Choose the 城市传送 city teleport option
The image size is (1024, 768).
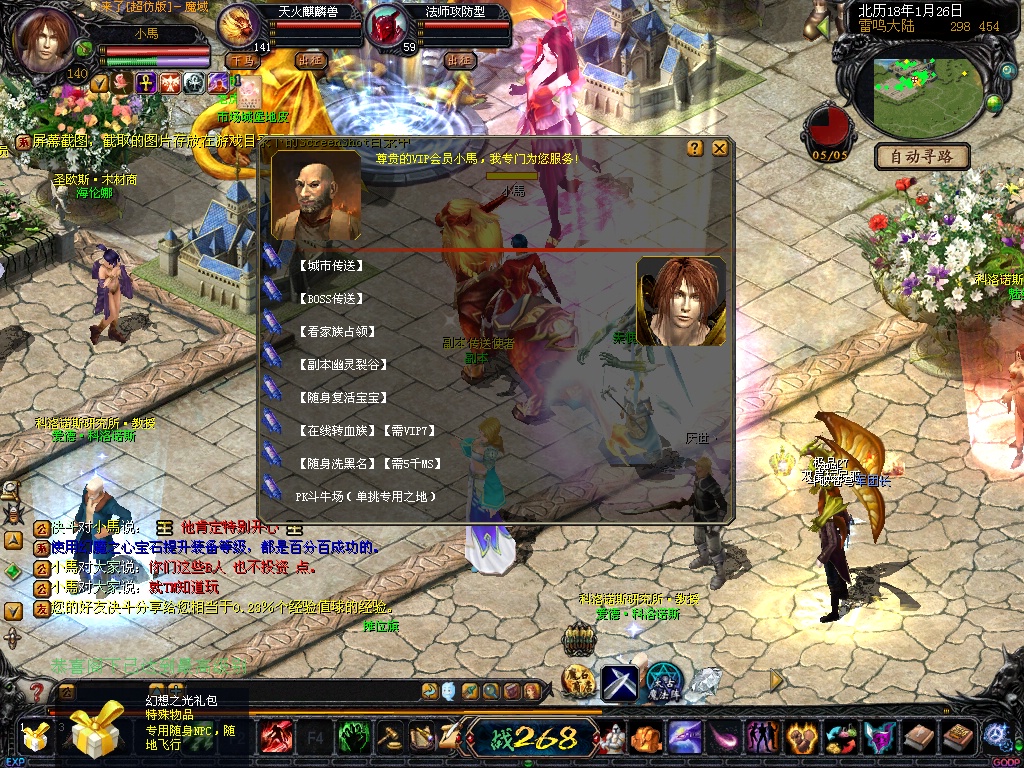330,266
